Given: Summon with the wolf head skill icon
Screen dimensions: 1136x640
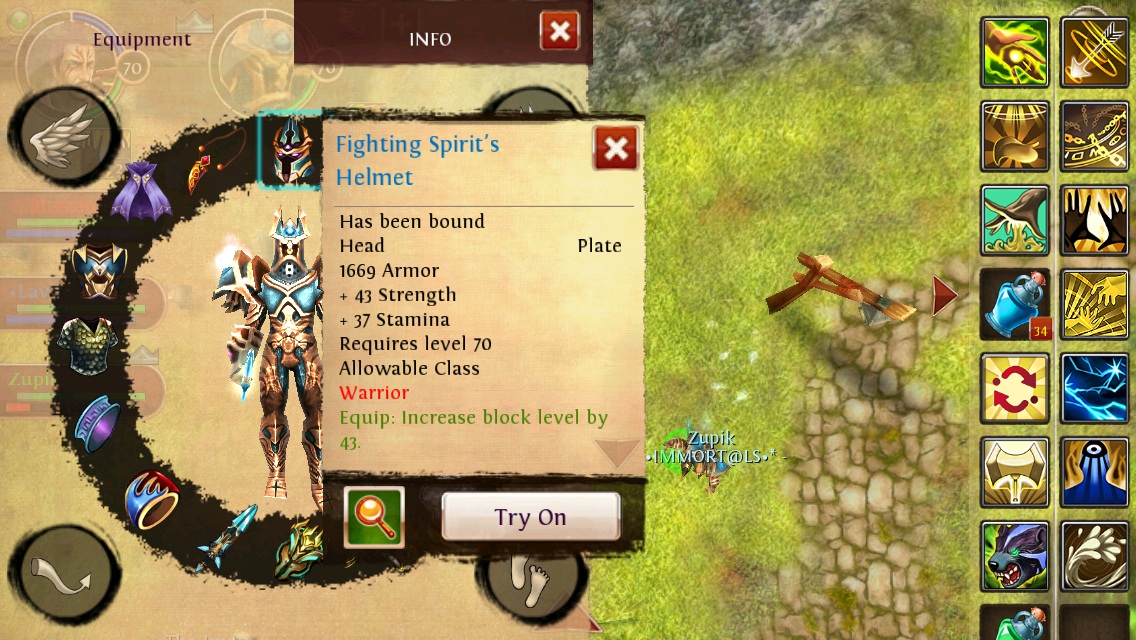Looking at the screenshot, I should (x=1015, y=556).
